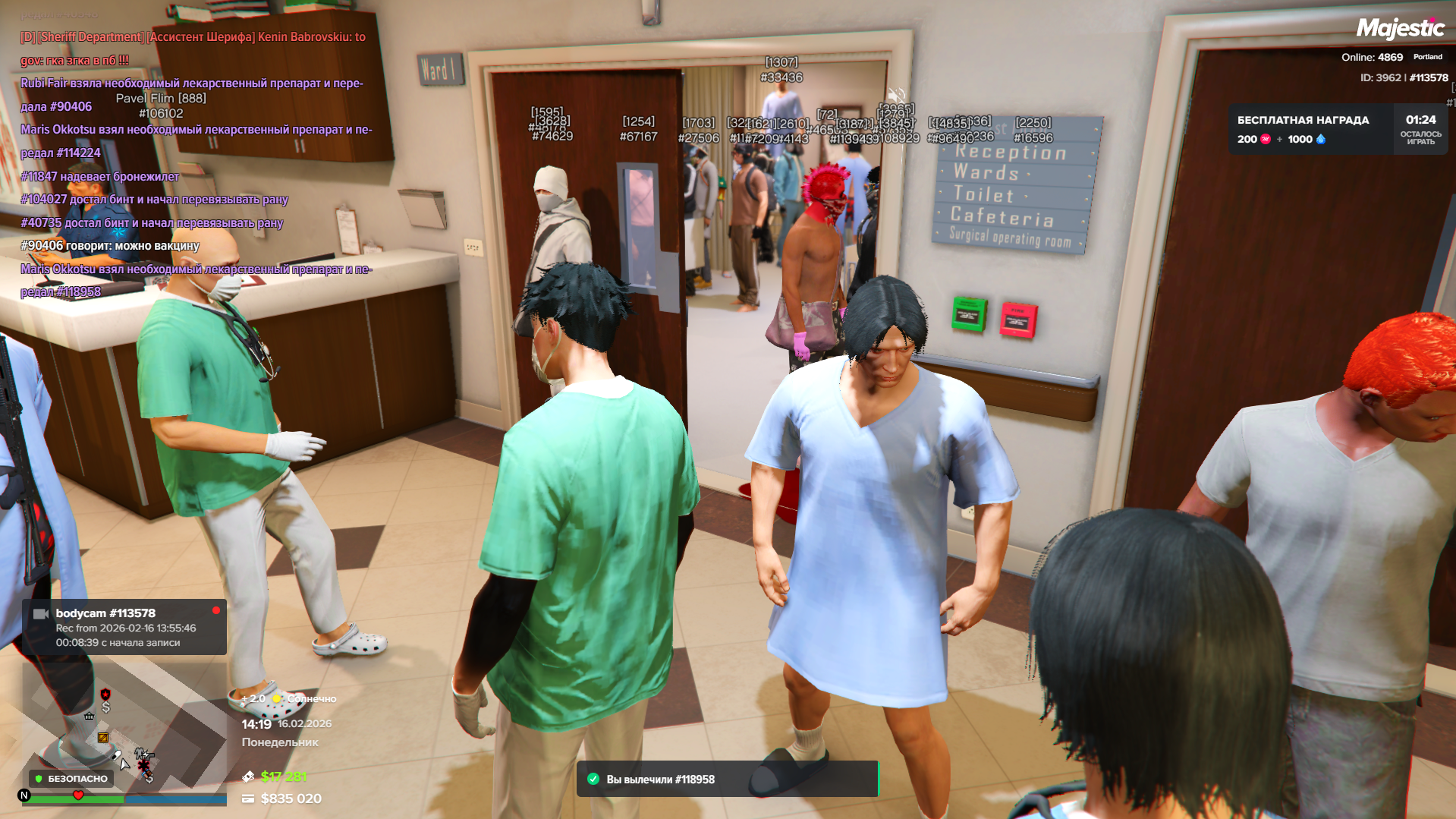Select the БЕЗОПАСНО safe zone badge

(71, 778)
